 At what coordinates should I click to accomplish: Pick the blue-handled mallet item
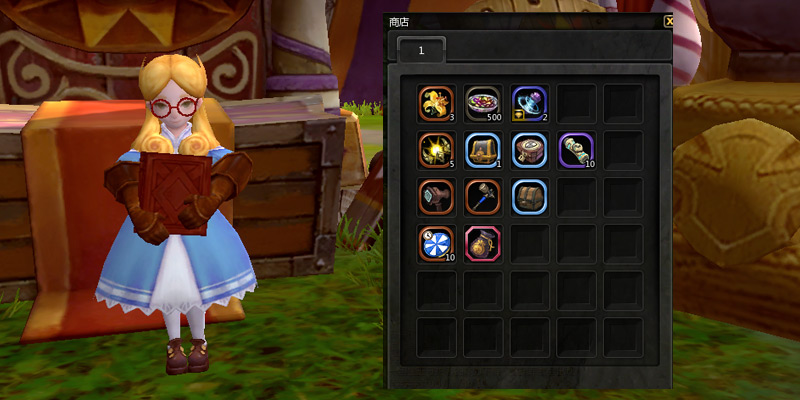(483, 196)
